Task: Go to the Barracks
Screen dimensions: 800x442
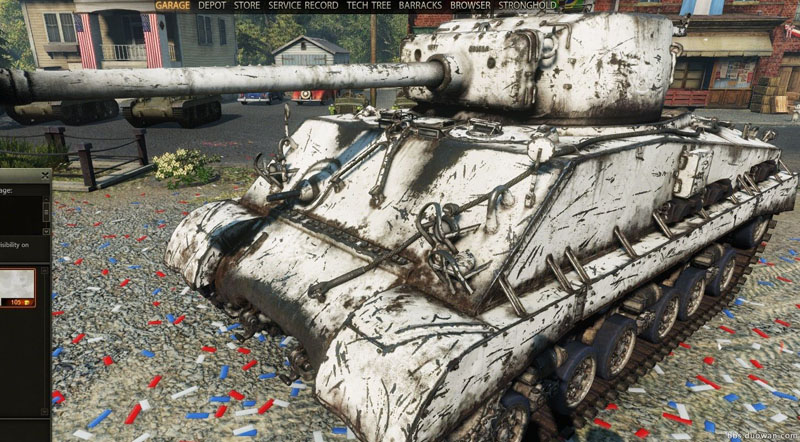Action: click(420, 5)
